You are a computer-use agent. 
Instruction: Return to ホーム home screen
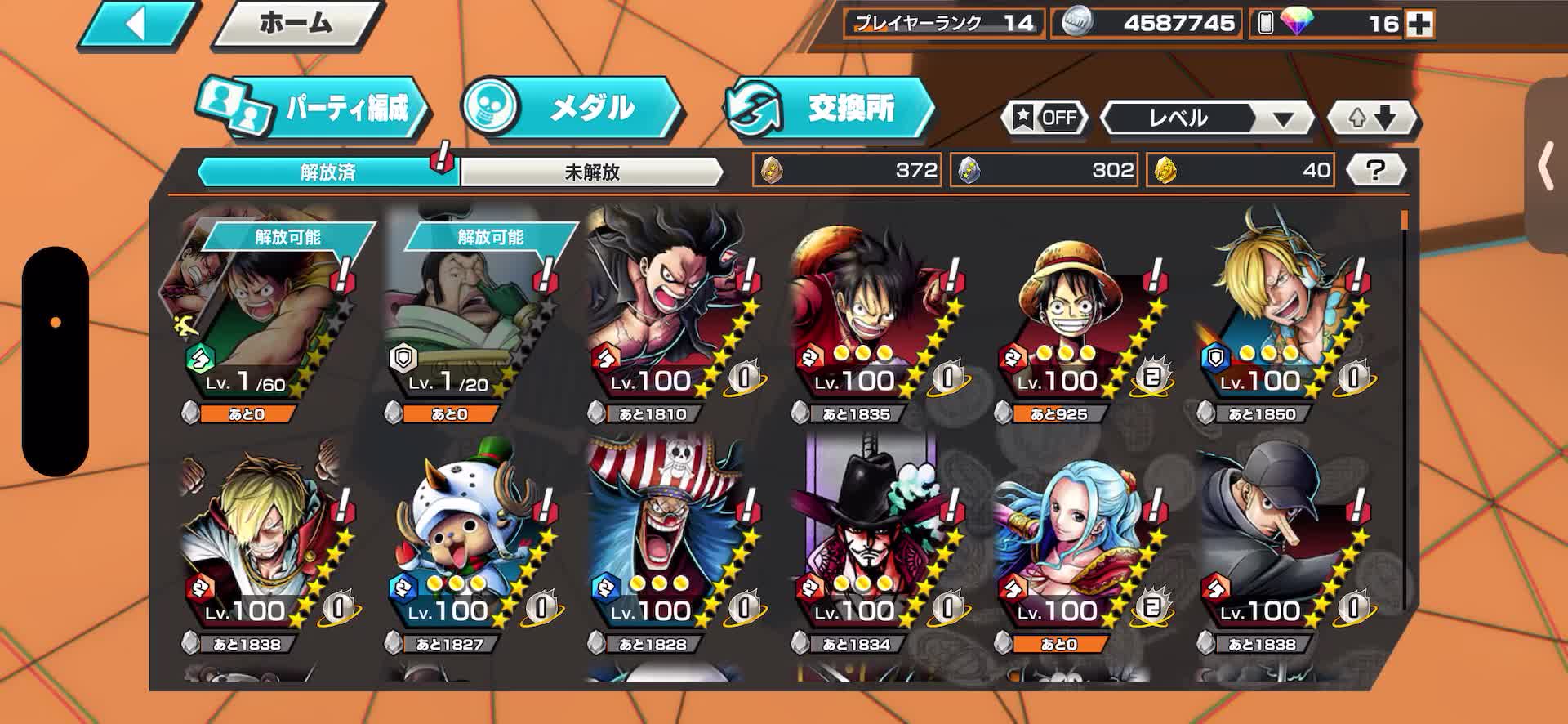pos(296,24)
